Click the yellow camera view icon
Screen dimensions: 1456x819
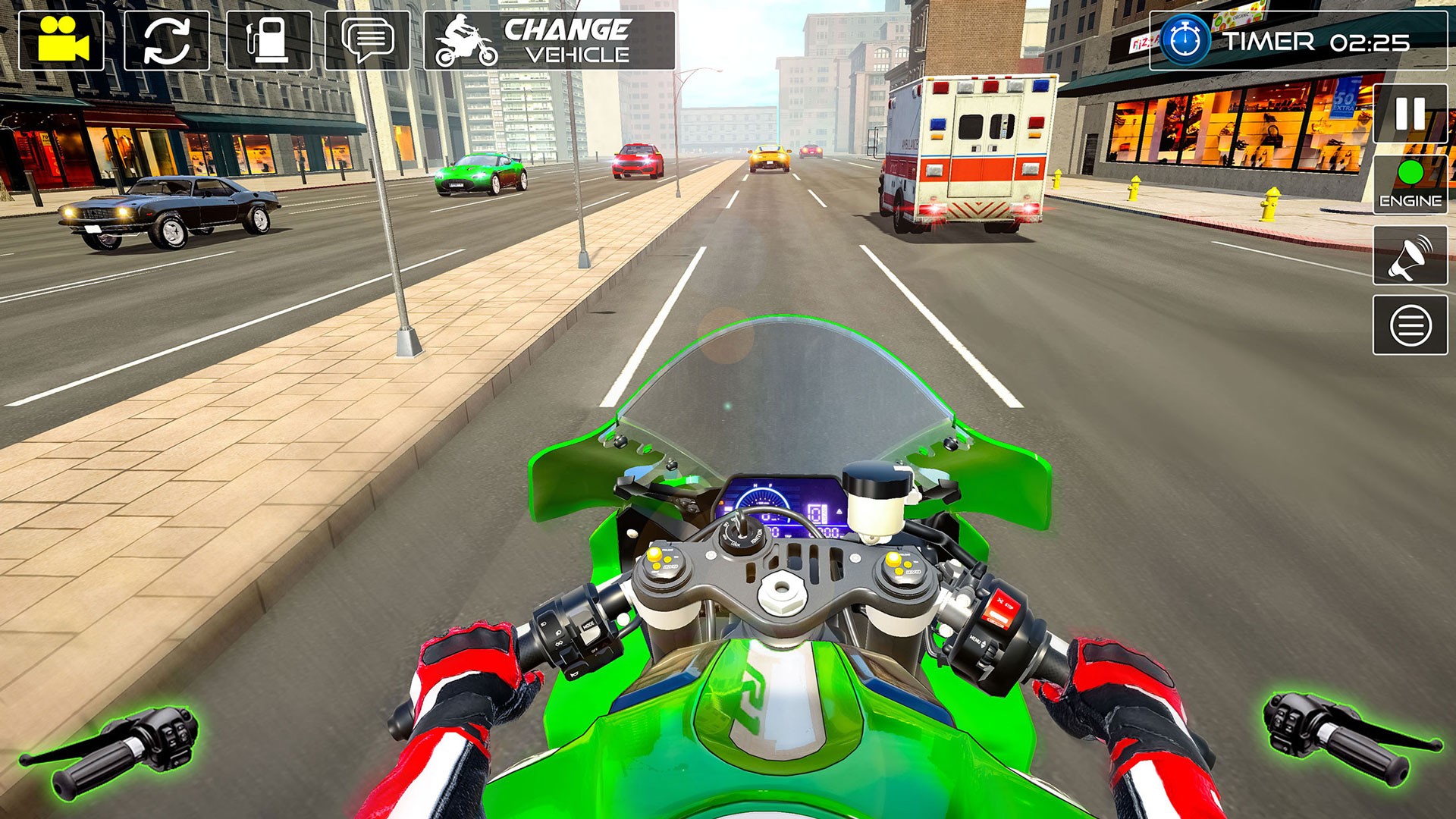64,38
